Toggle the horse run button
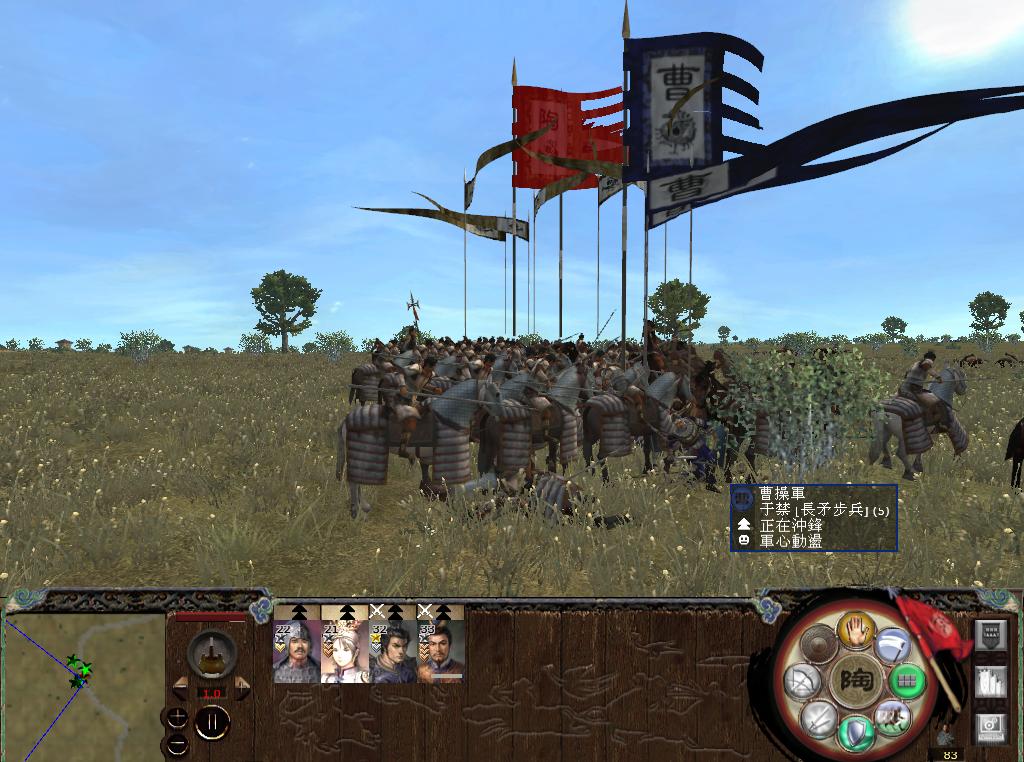1024x762 pixels. pyautogui.click(x=892, y=716)
